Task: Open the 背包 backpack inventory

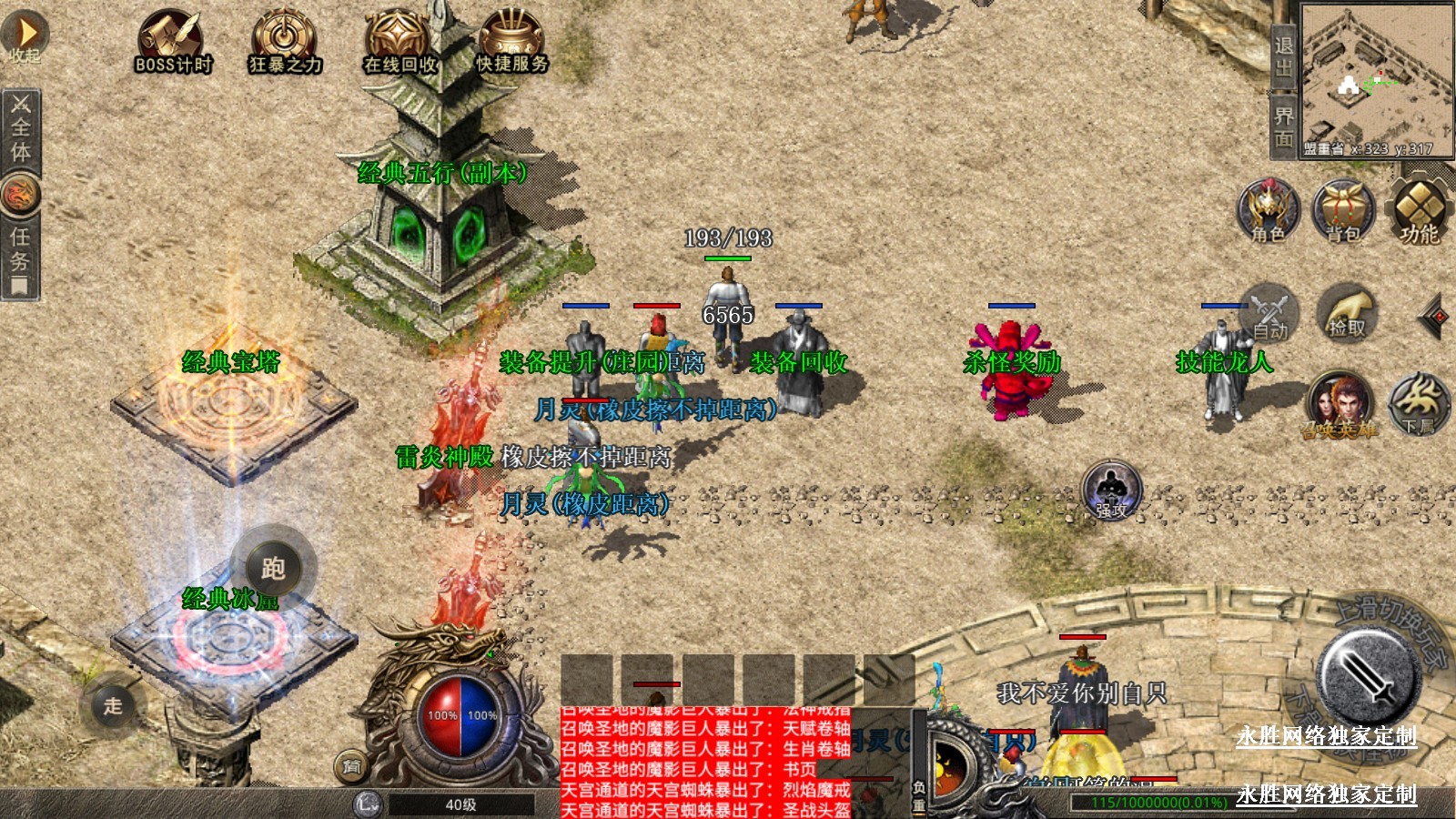Action: [1343, 211]
